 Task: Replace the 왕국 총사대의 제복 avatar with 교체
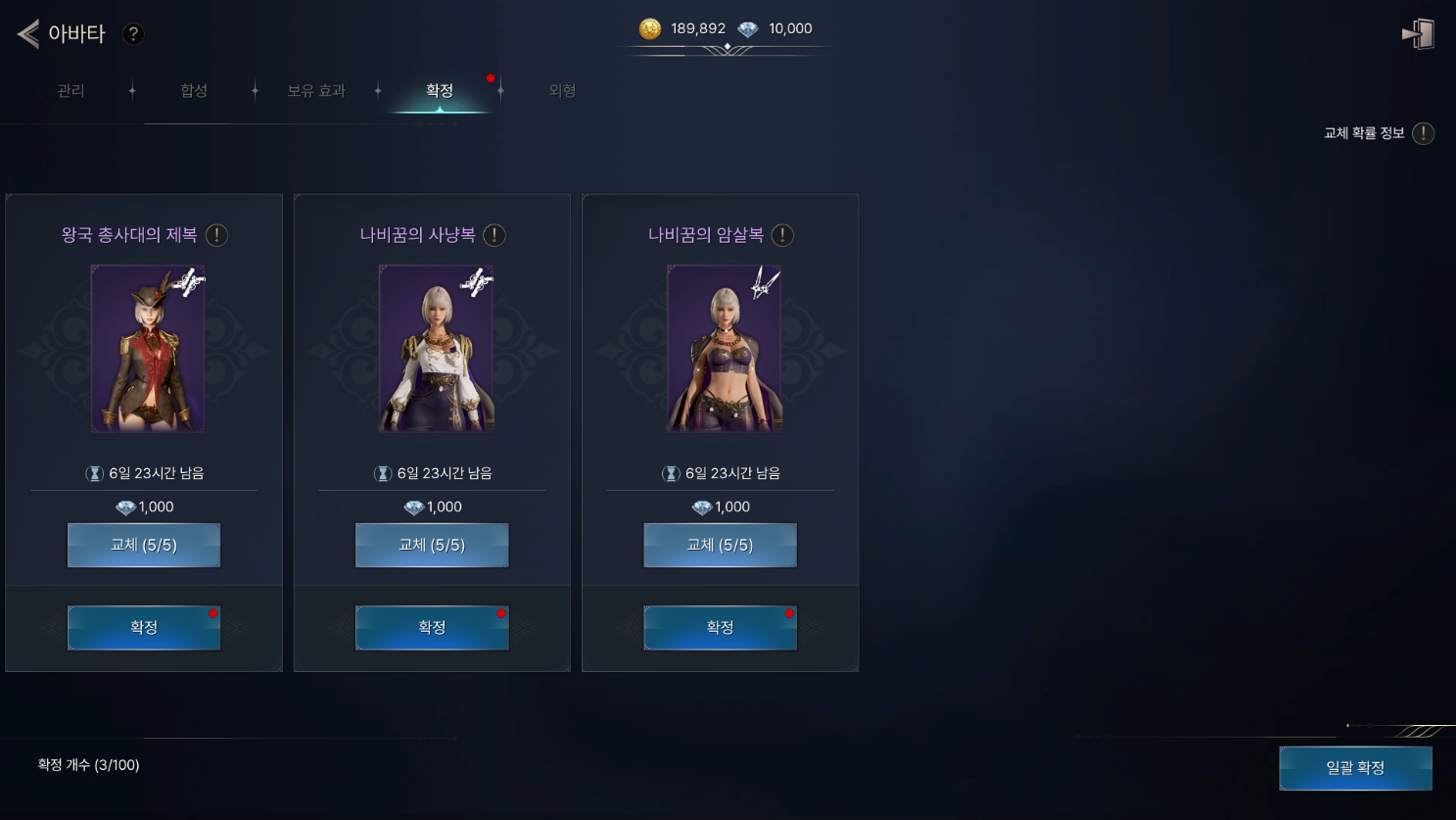144,545
